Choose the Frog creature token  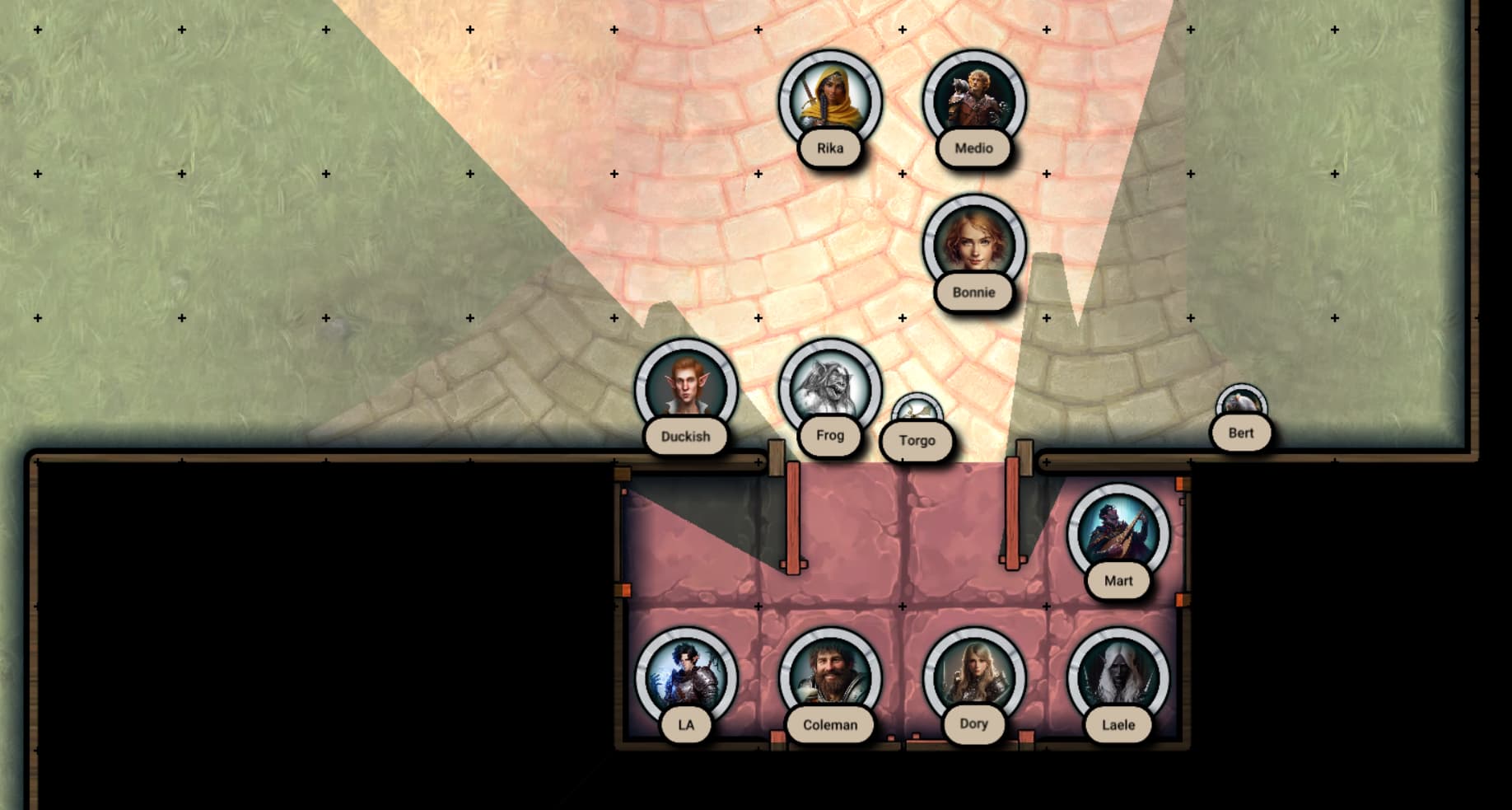pyautogui.click(x=830, y=387)
